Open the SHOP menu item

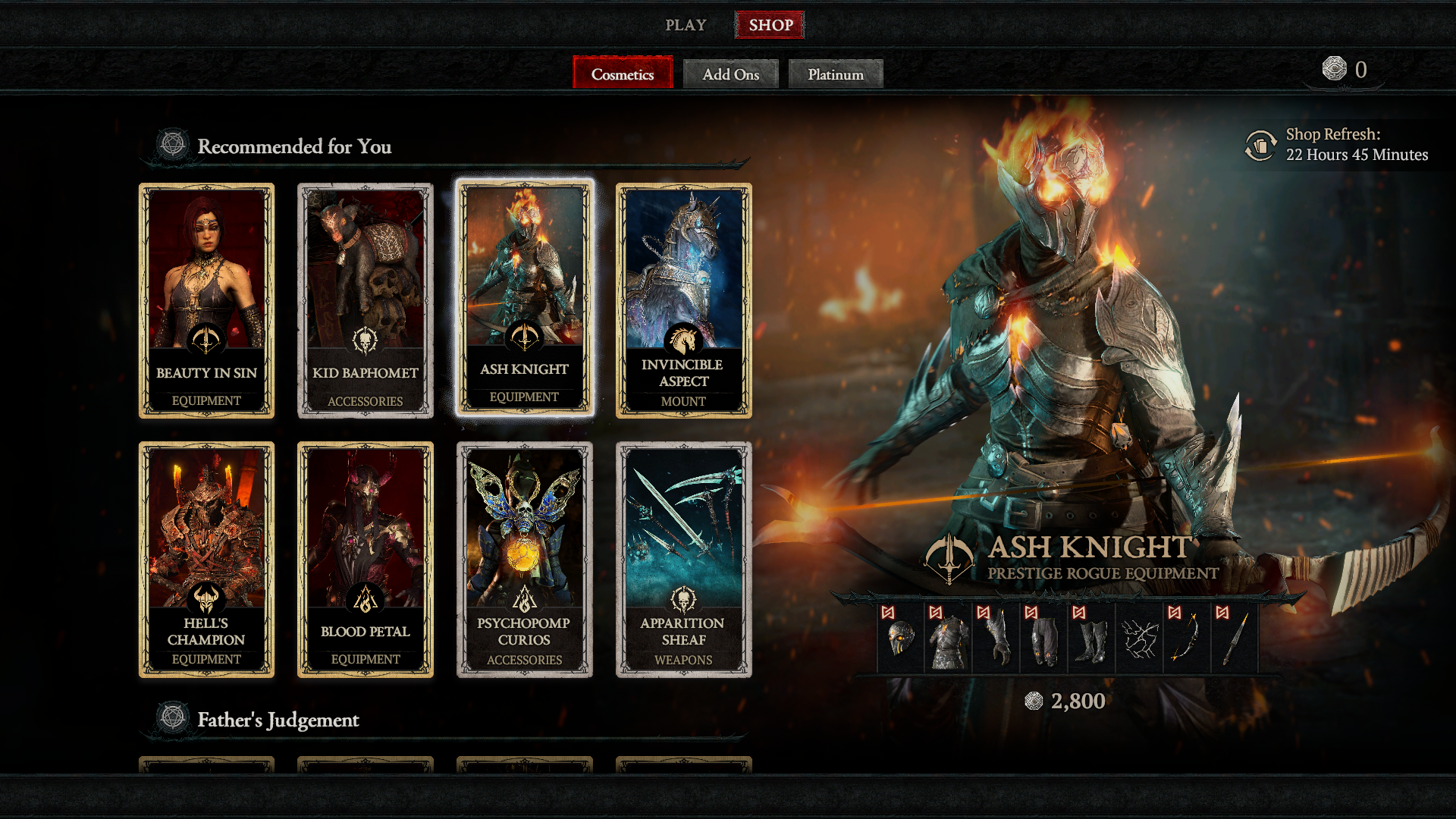click(x=770, y=24)
